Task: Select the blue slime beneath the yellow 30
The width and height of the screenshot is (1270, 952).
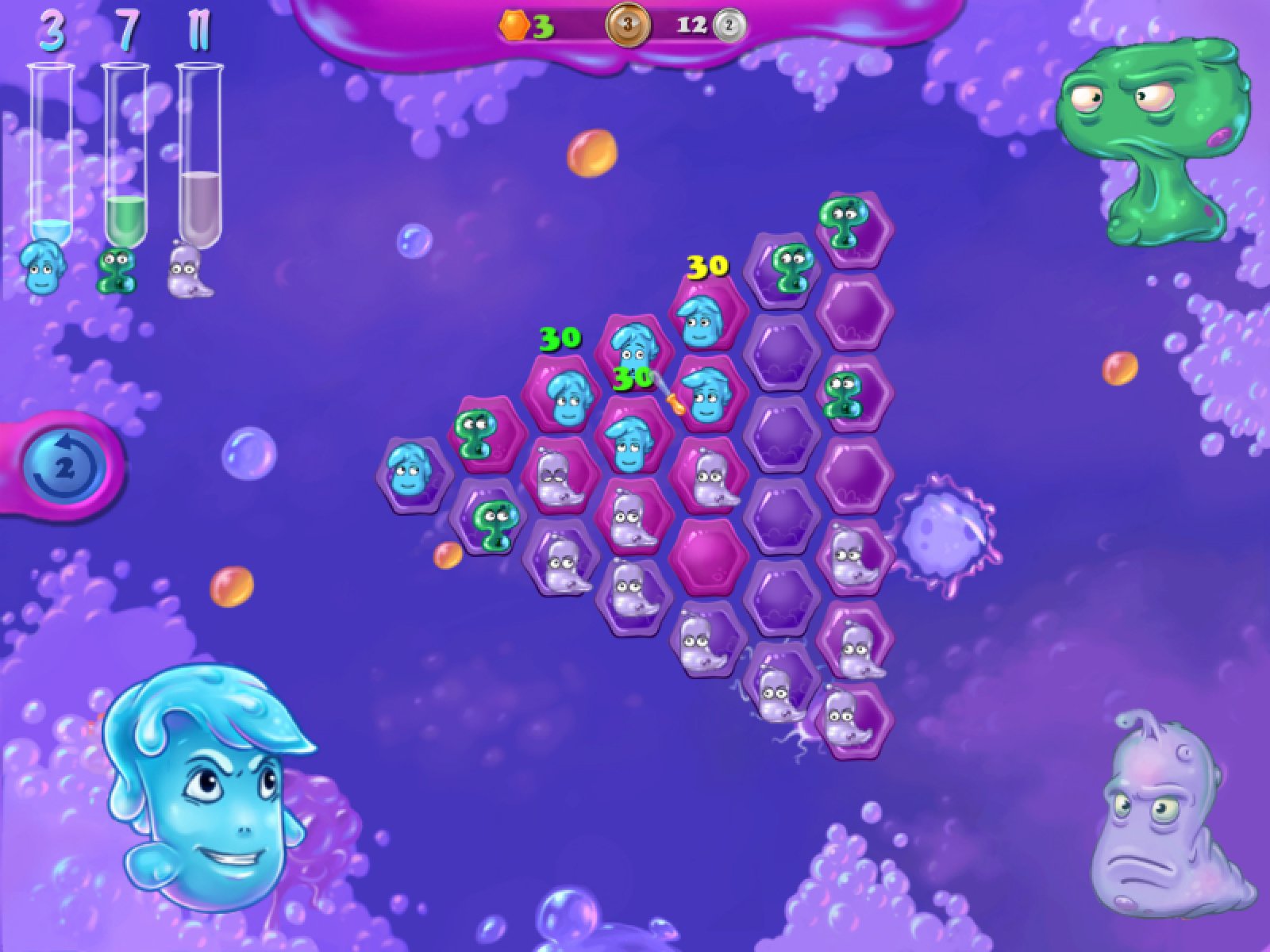Action: pyautogui.click(x=700, y=320)
